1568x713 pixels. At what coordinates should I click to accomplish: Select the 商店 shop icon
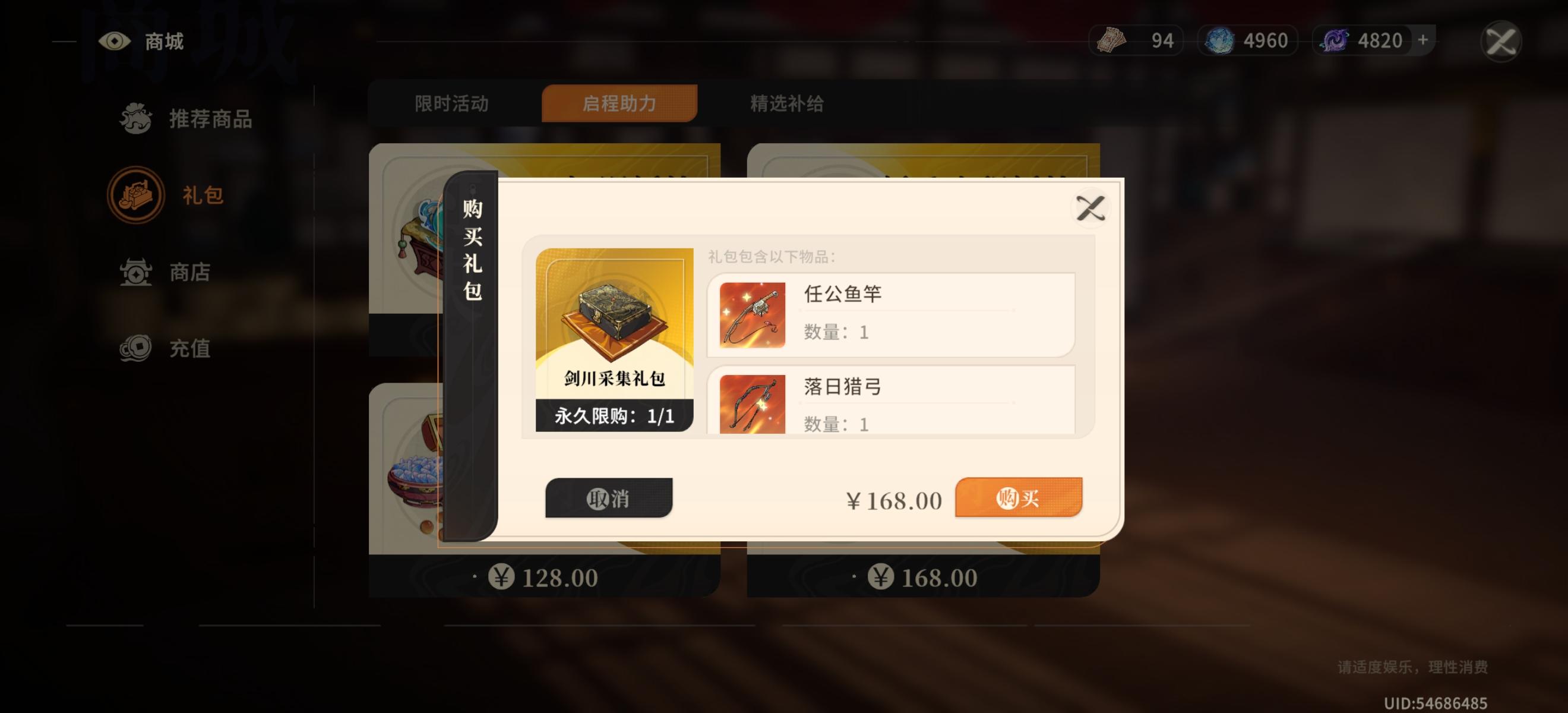[137, 273]
